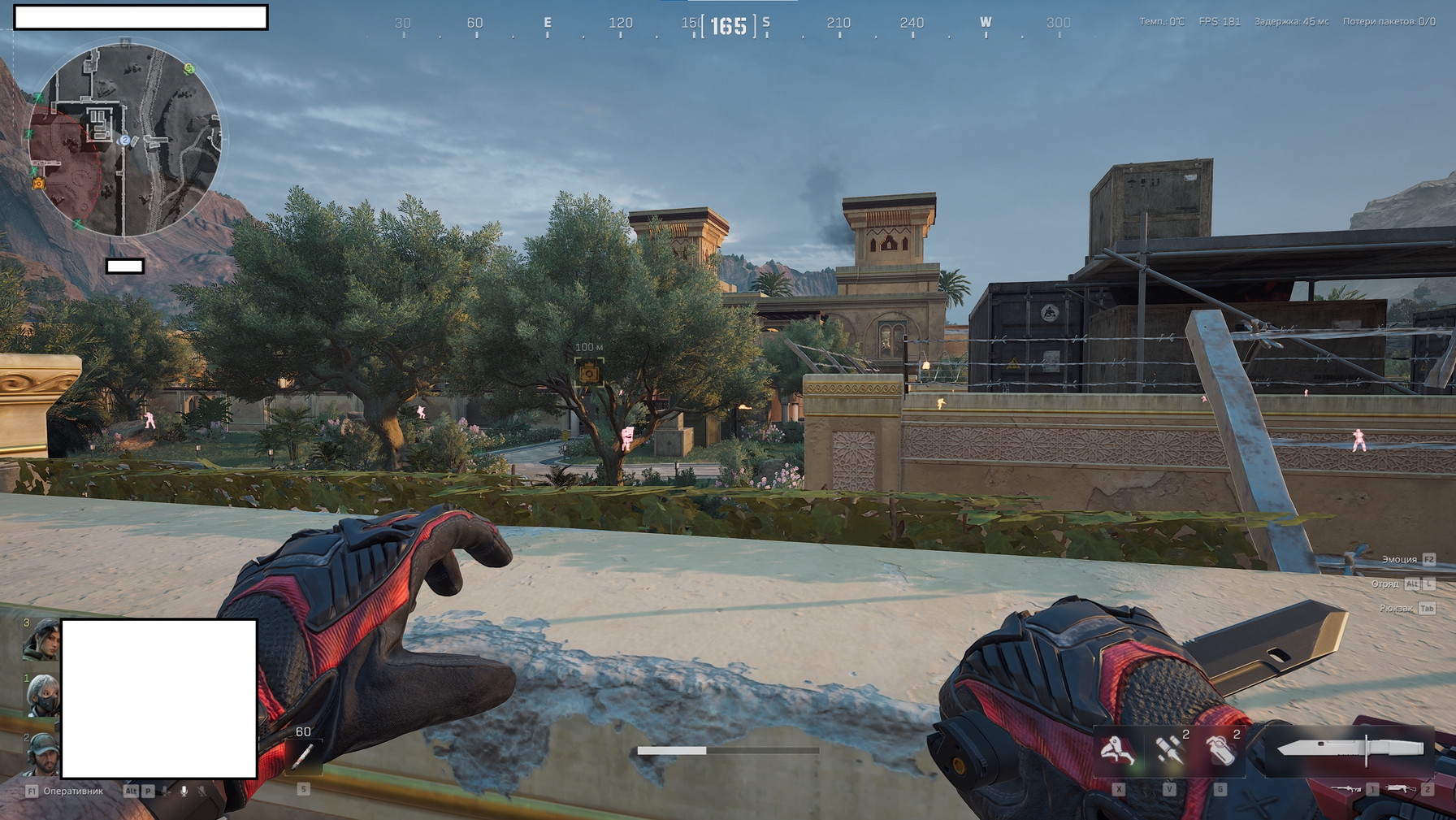The width and height of the screenshot is (1456, 820).
Task: Toggle the leftmost muted mic icon
Action: 167,792
